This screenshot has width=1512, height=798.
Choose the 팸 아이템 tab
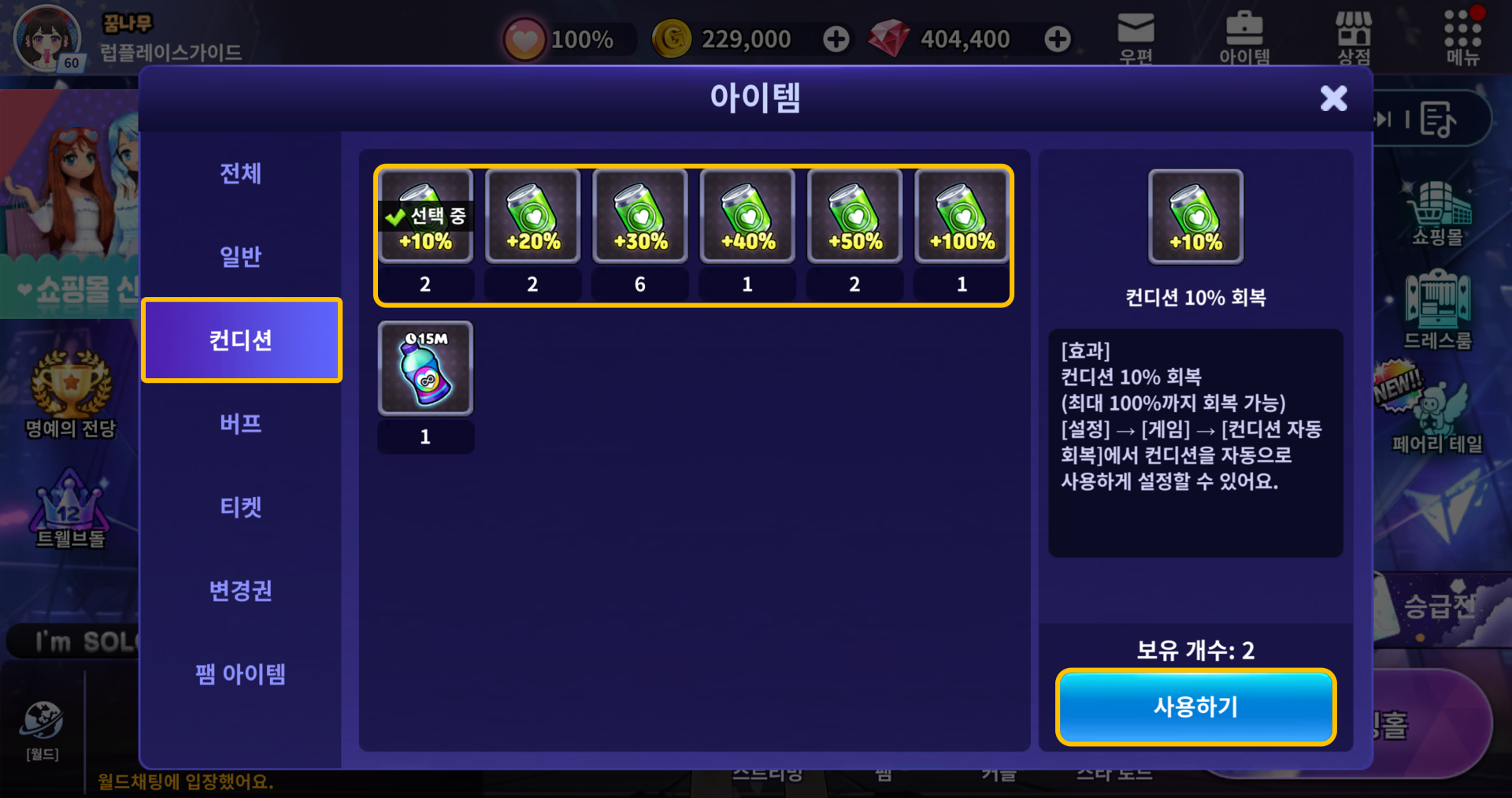(240, 674)
